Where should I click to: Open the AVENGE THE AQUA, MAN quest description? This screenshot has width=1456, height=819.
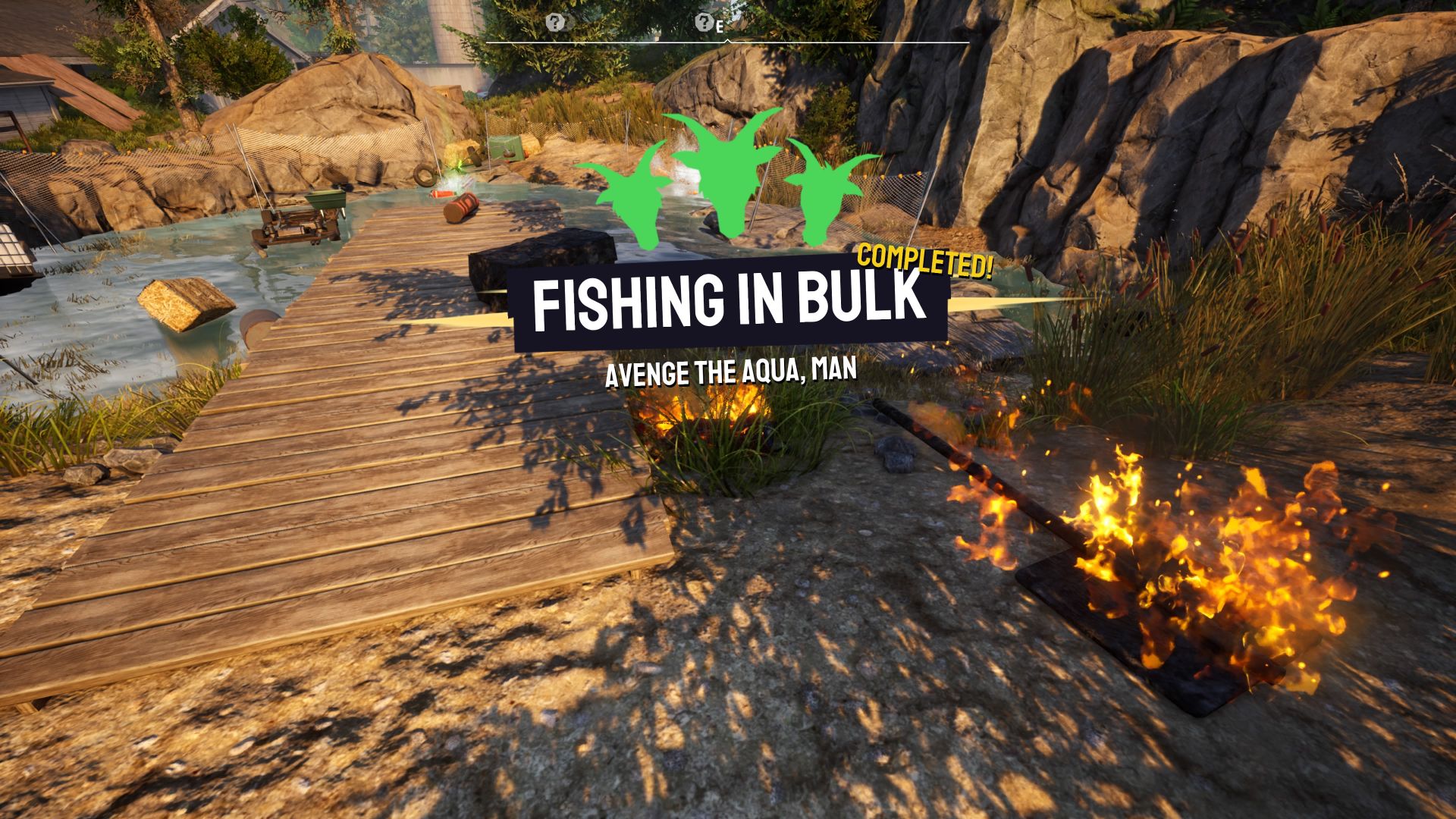pyautogui.click(x=730, y=373)
